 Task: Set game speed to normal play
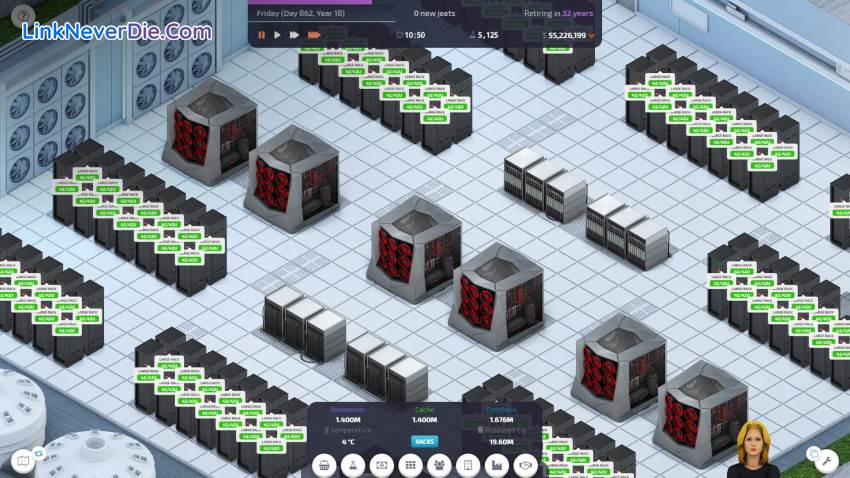[278, 35]
